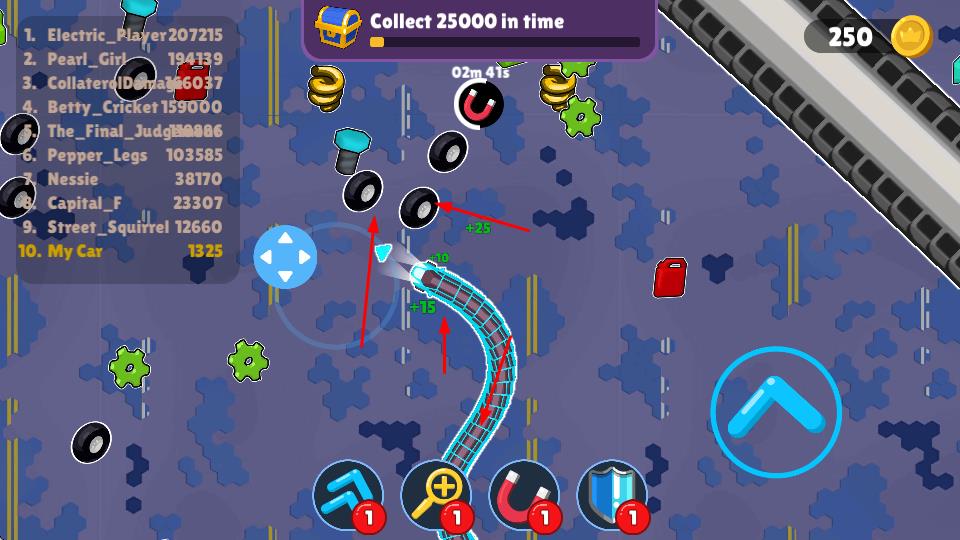The width and height of the screenshot is (960, 540).
Task: Tap the gold crown coin icon
Action: coord(911,37)
